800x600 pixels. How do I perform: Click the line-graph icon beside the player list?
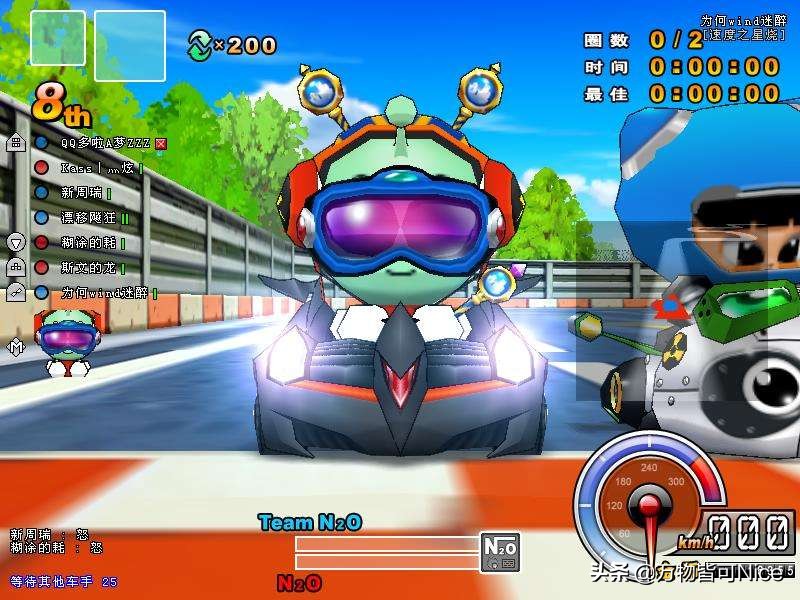pyautogui.click(x=16, y=292)
